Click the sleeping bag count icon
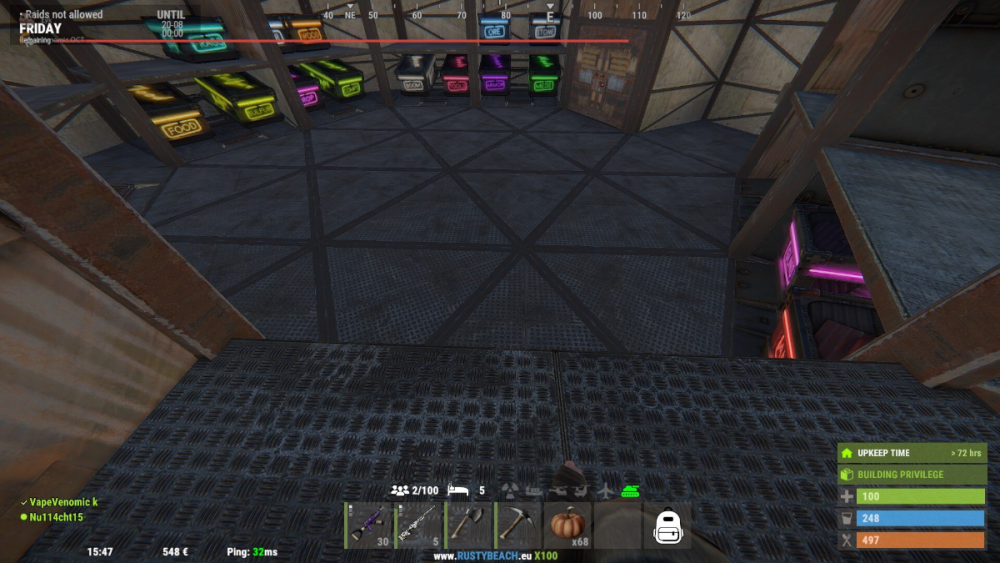Screen dimensions: 1000x563 click(x=460, y=491)
